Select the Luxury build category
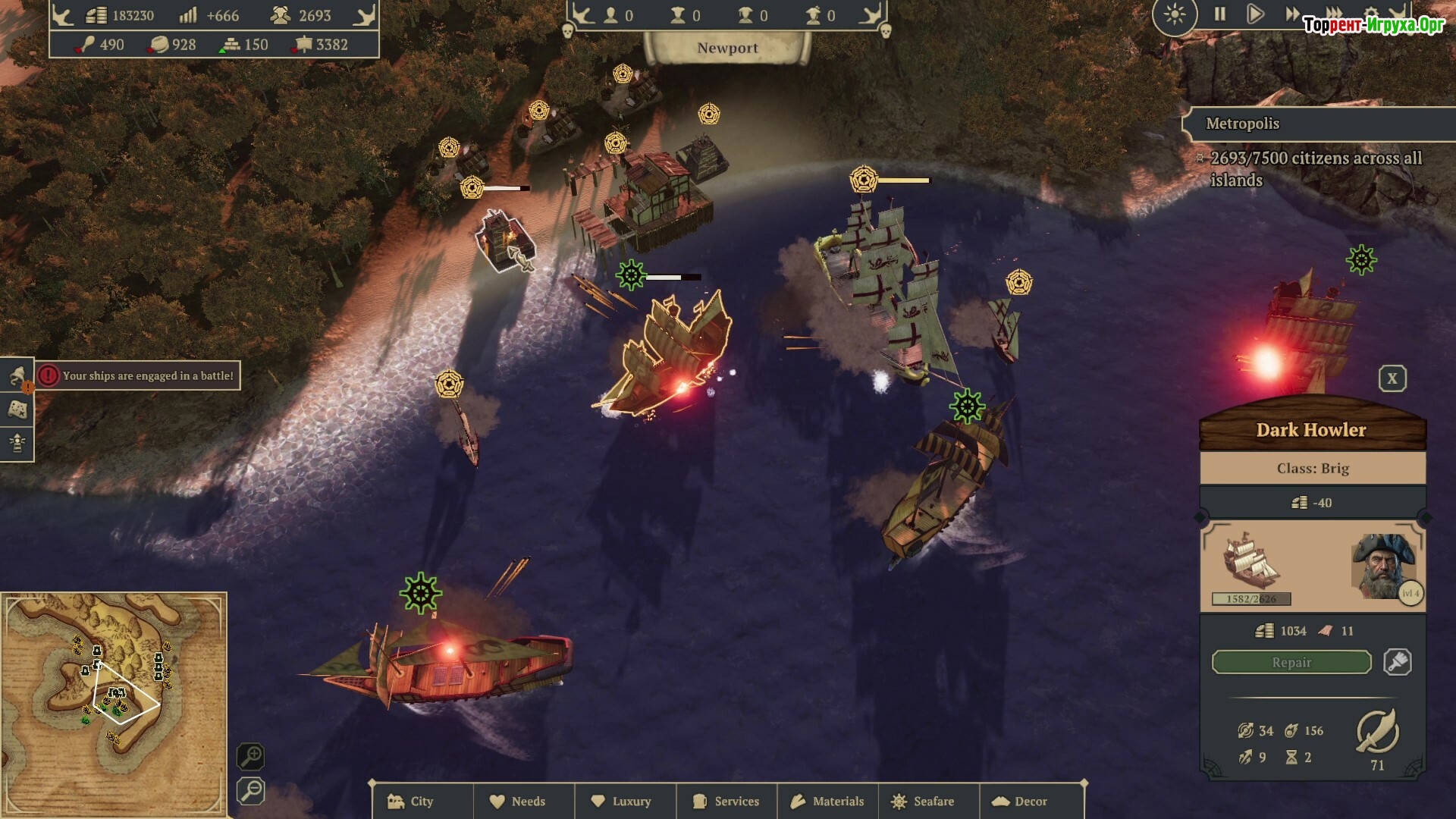 coord(625,801)
